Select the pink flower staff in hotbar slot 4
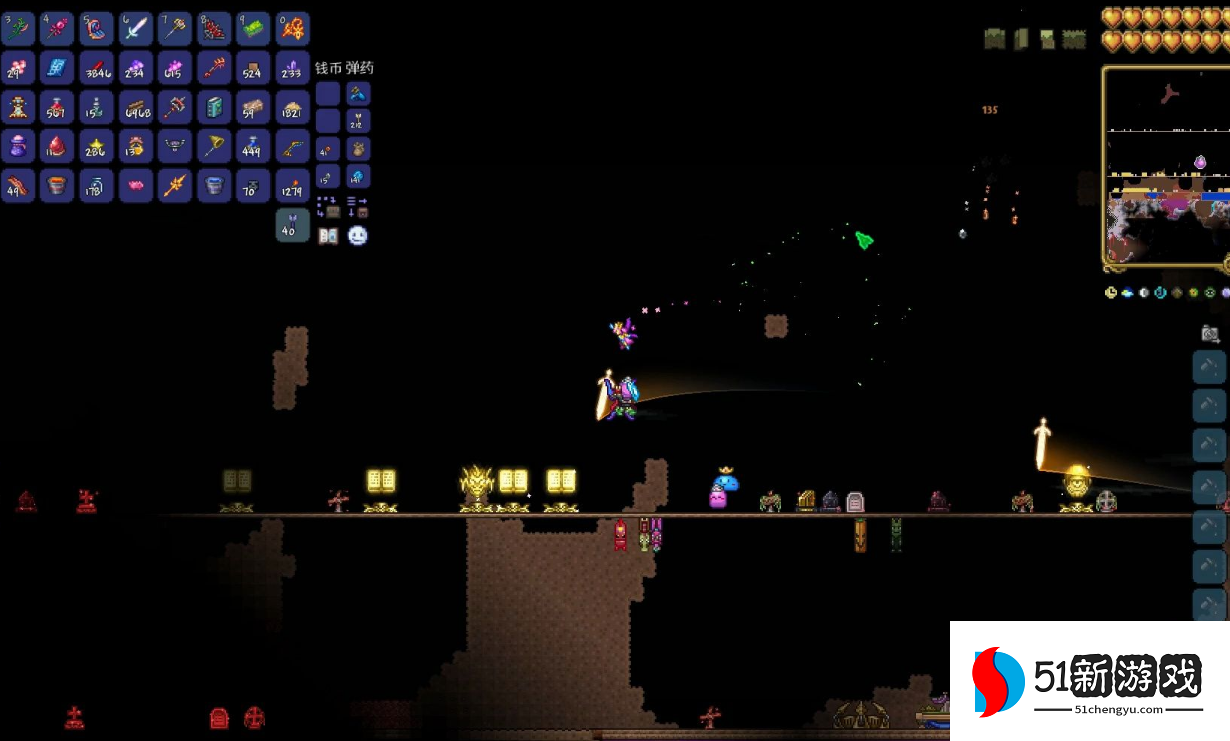 pos(58,28)
